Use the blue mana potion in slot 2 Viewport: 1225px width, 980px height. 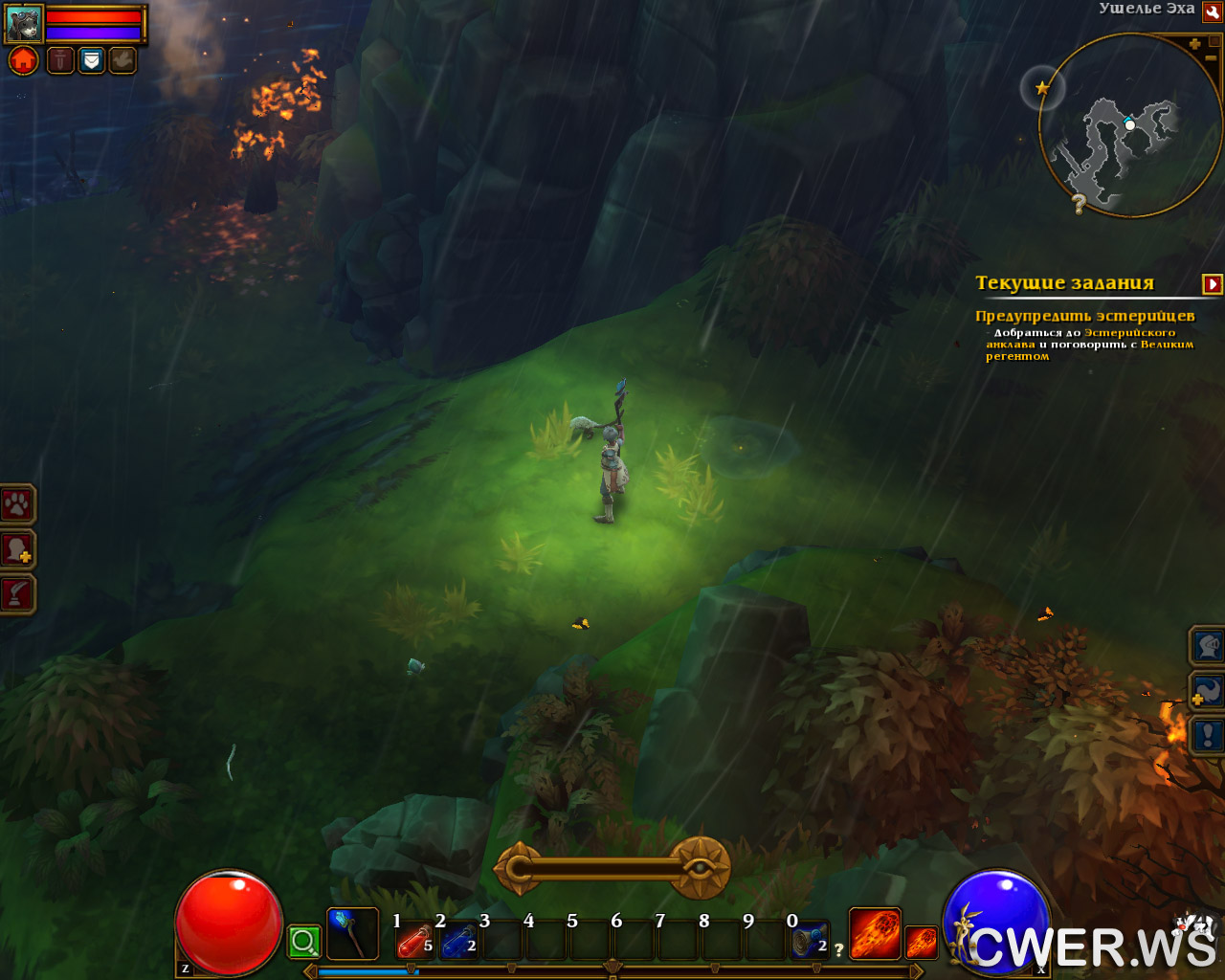click(458, 941)
